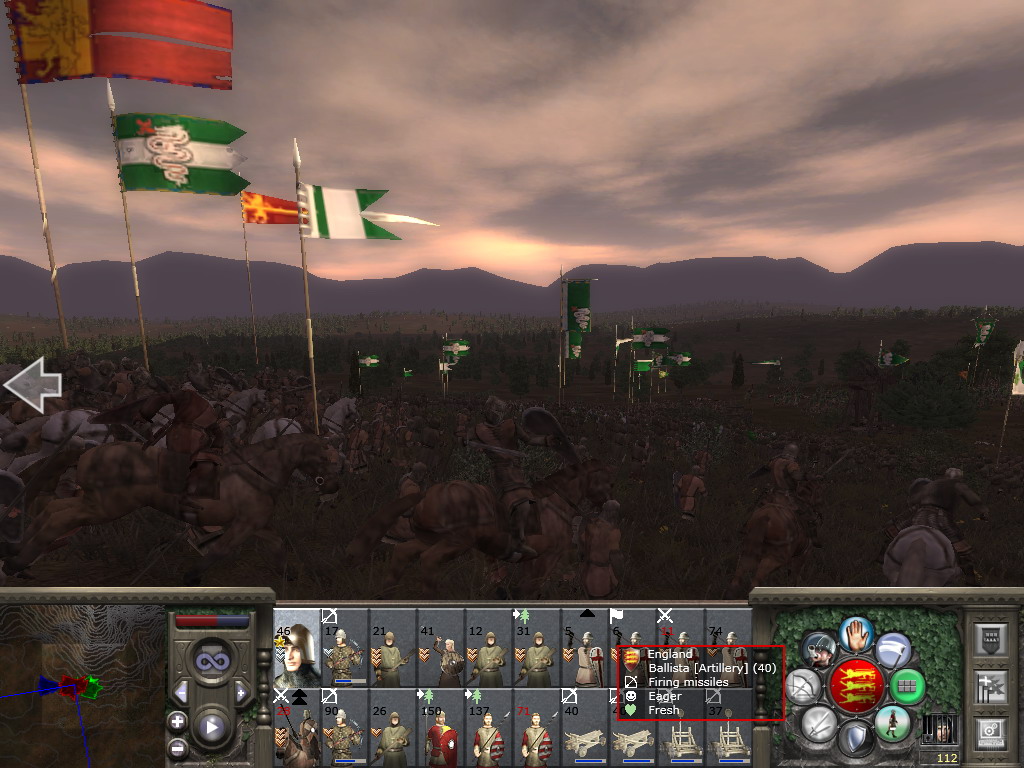The height and width of the screenshot is (768, 1024).
Task: Select the 41-man priest-like unit card
Action: (x=440, y=646)
